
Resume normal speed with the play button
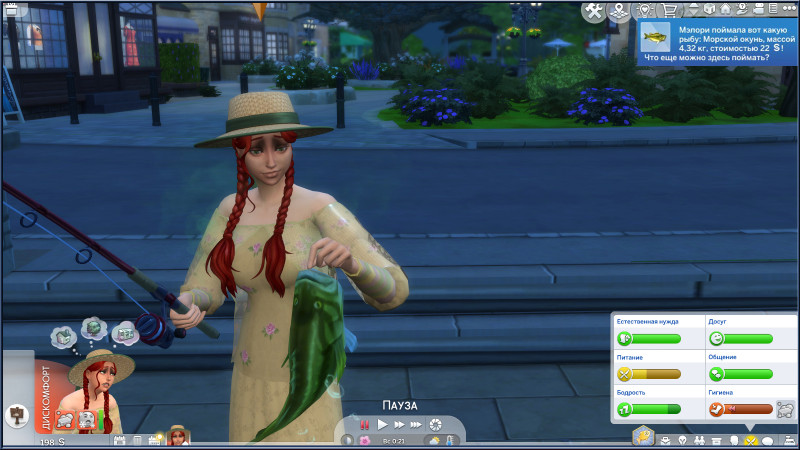pos(382,424)
